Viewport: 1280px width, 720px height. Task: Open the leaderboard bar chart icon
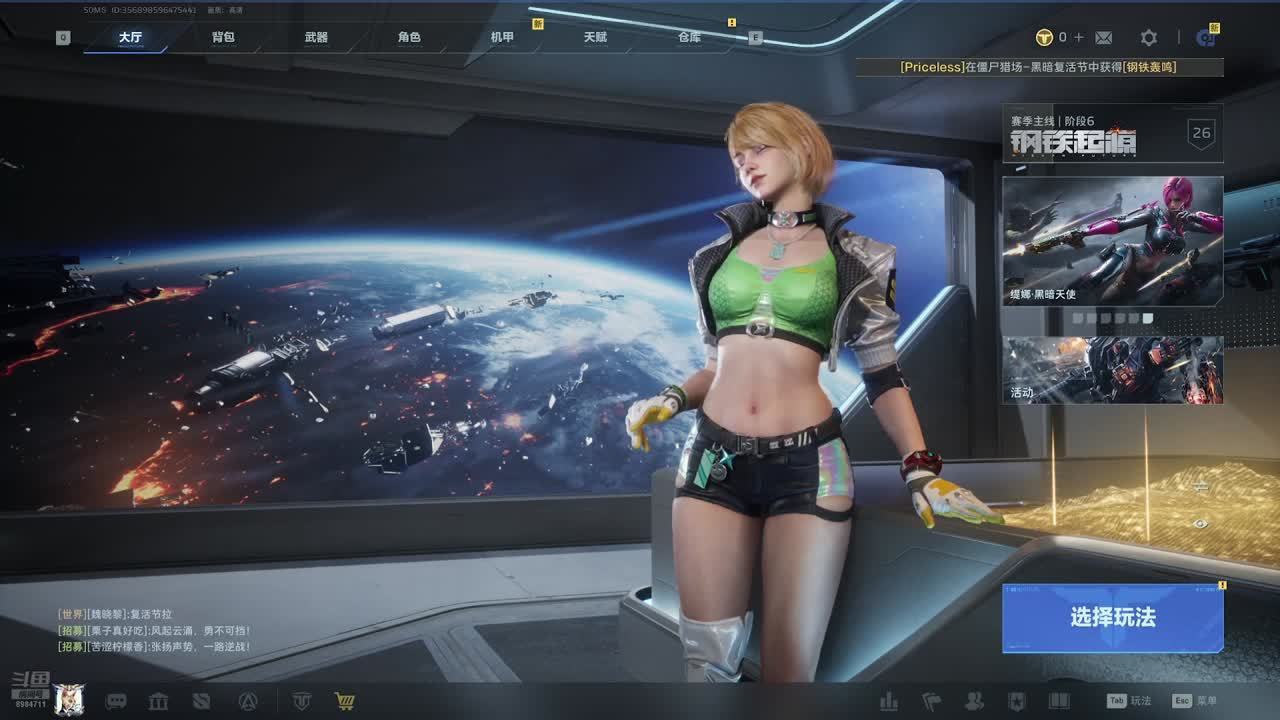[x=888, y=701]
